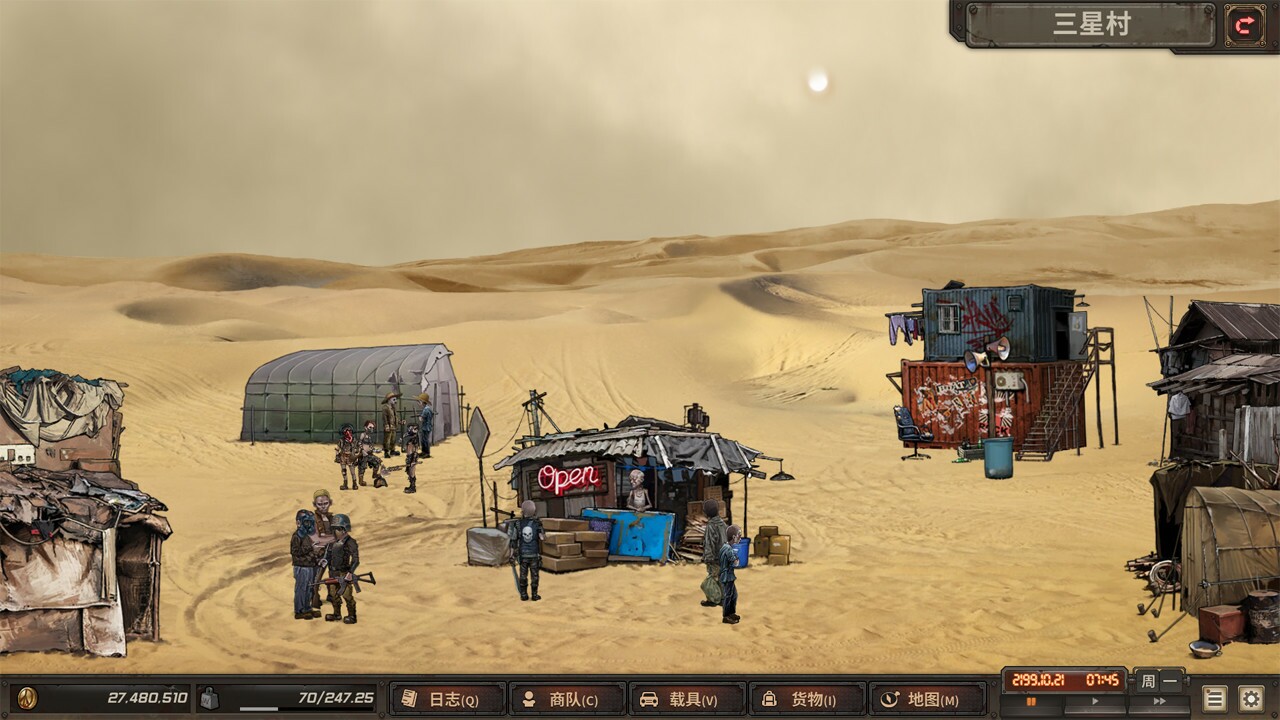
Task: Click the time 07:45 display
Action: [1102, 680]
